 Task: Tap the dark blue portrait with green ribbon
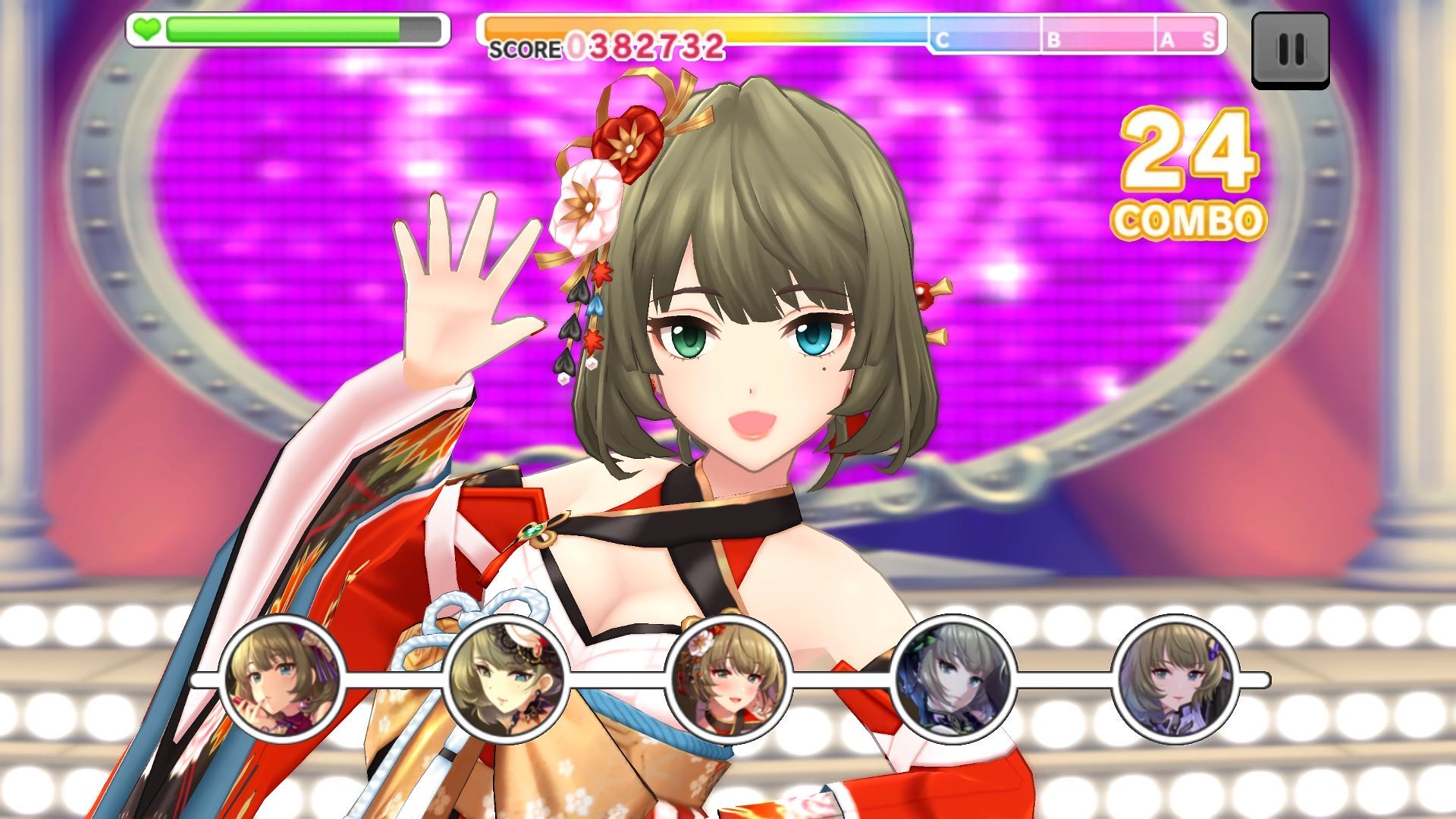click(953, 679)
